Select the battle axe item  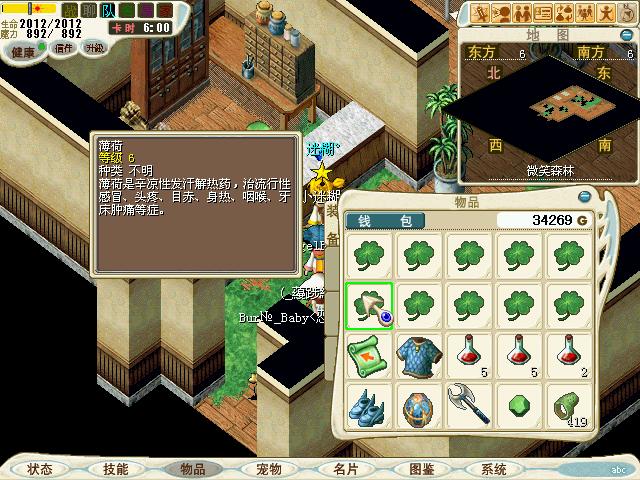(x=469, y=407)
